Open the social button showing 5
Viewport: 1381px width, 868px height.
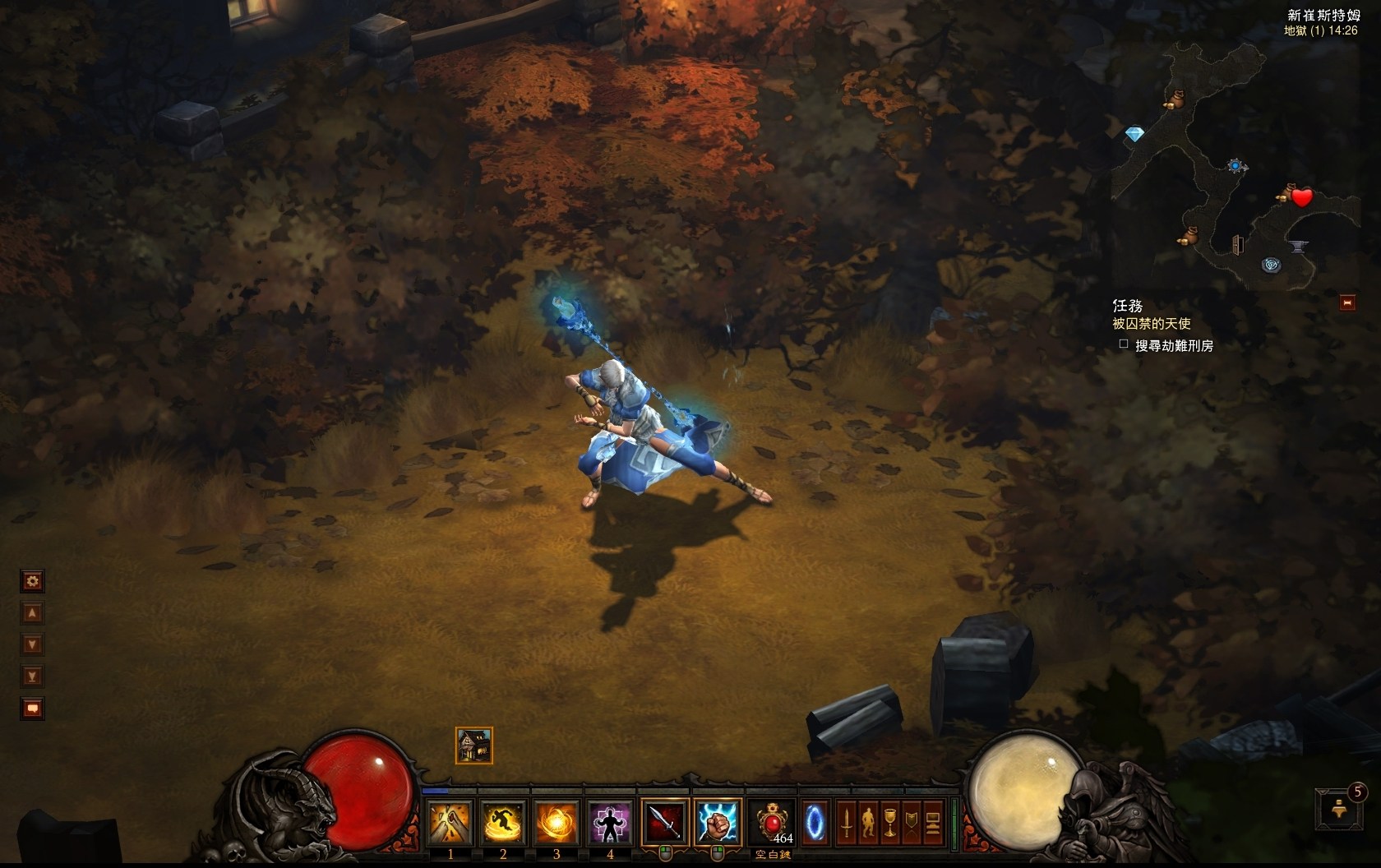pos(1337,809)
